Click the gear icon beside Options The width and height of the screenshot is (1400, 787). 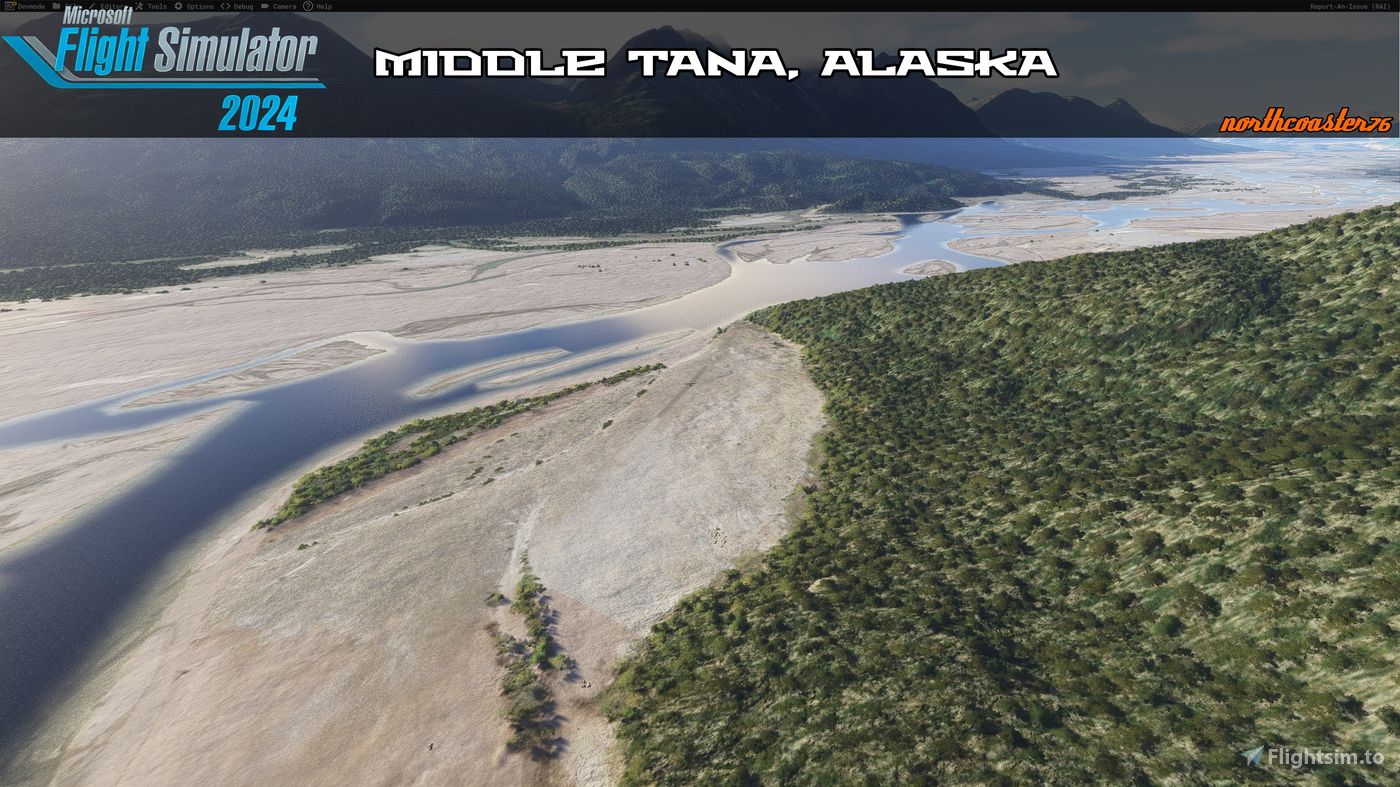click(179, 6)
